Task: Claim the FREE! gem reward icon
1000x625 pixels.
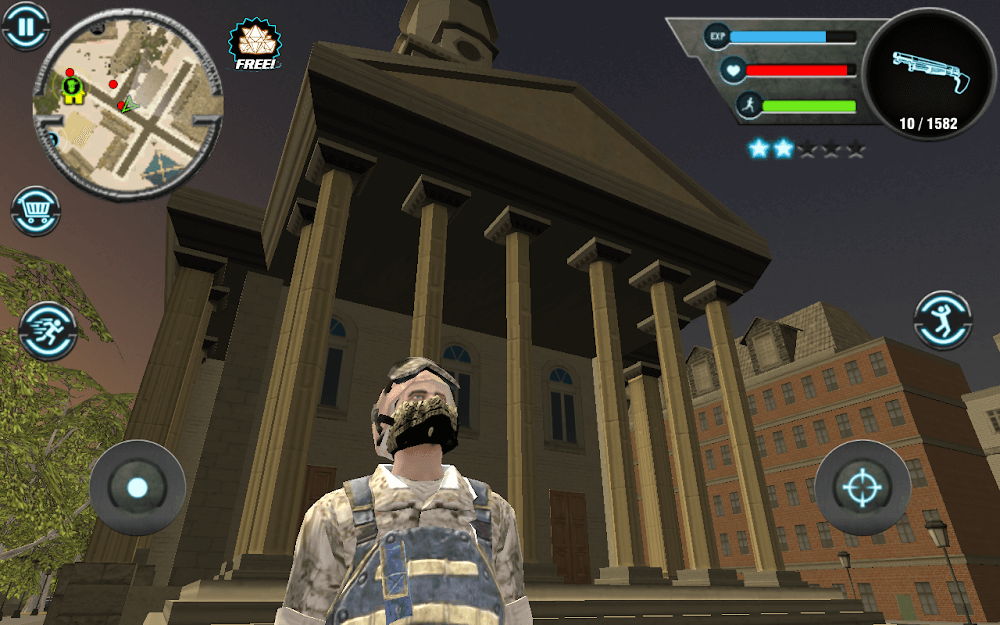Action: pyautogui.click(x=255, y=45)
